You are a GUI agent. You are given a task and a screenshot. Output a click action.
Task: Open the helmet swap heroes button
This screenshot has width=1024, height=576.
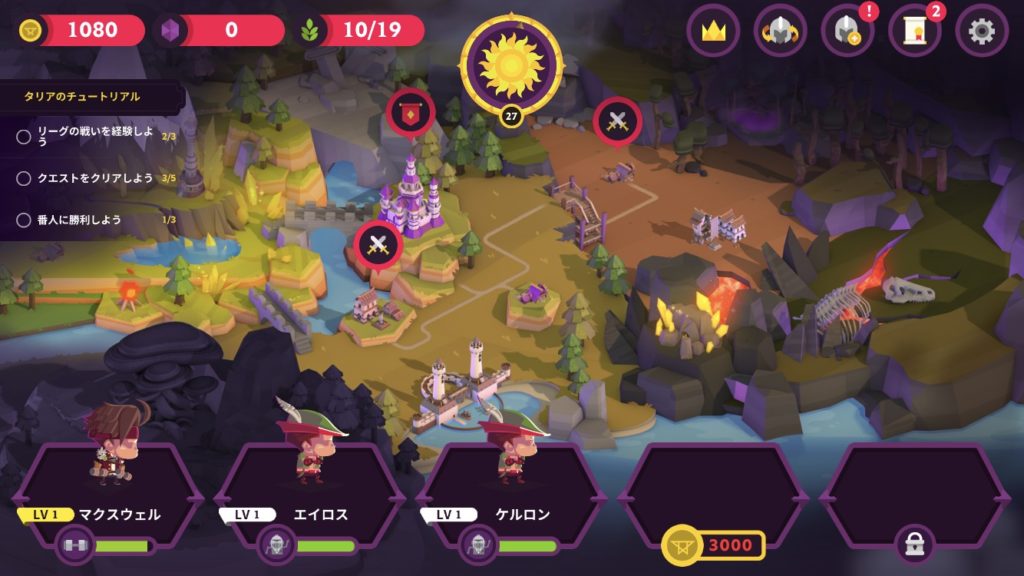780,31
